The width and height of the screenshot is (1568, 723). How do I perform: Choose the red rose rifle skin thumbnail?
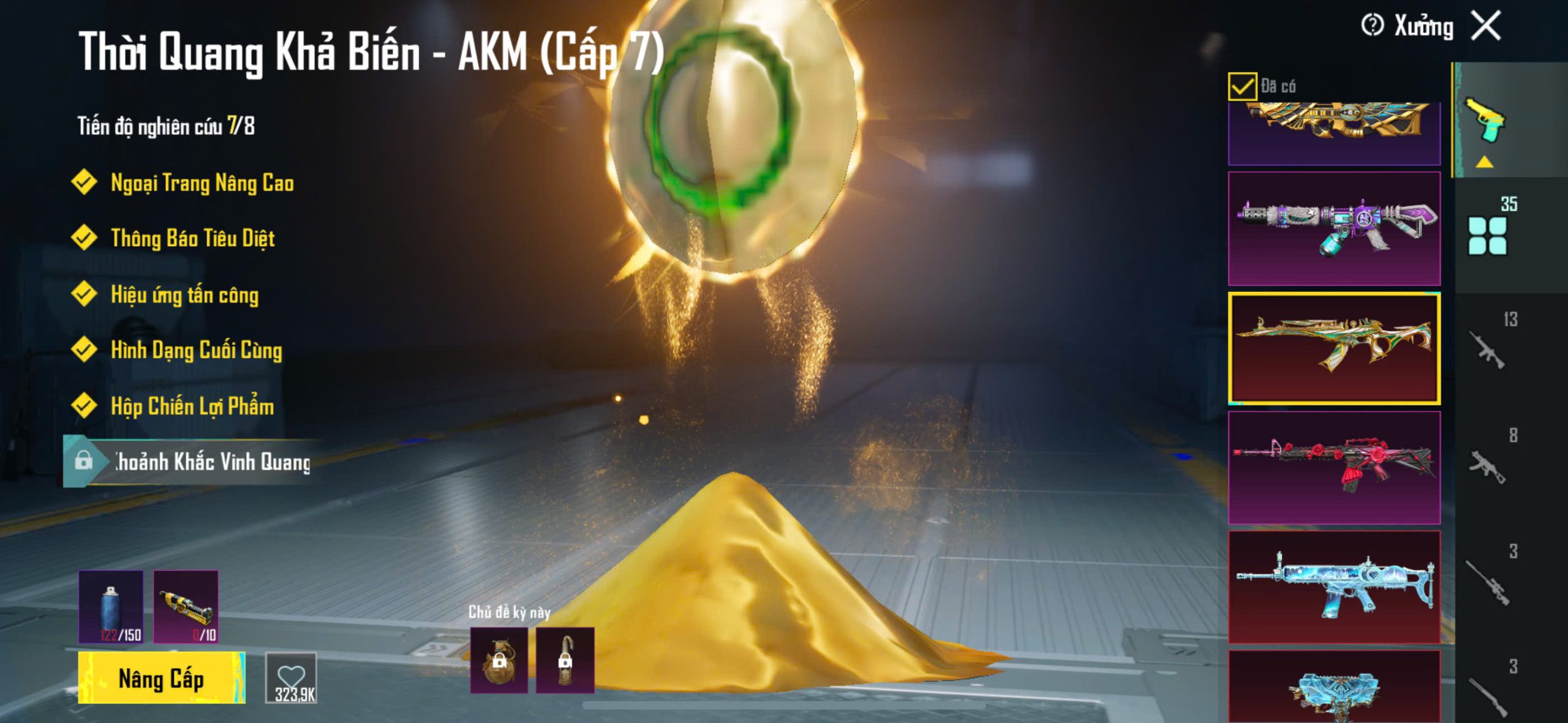point(1334,467)
